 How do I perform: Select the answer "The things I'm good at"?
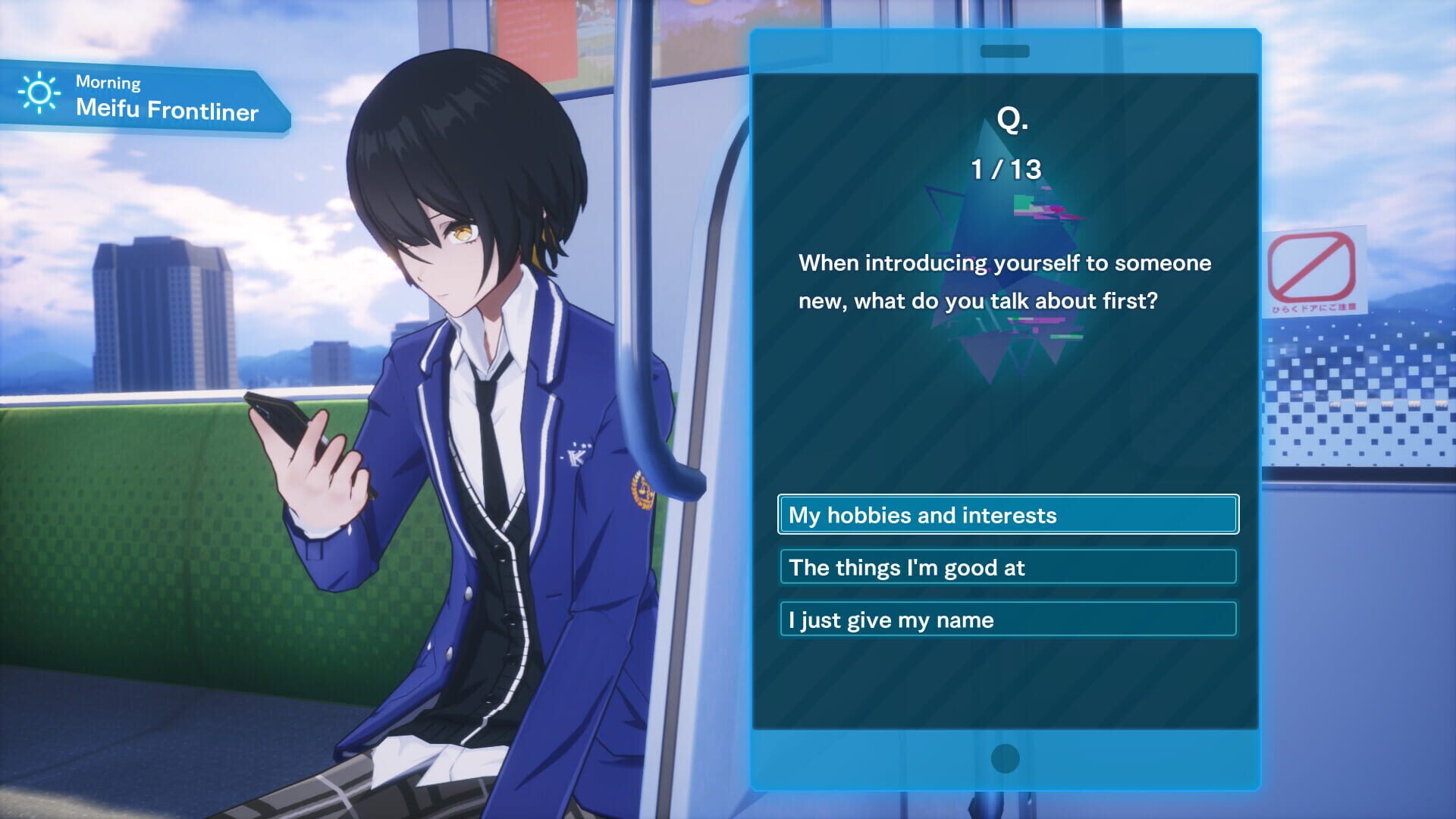(x=1006, y=567)
